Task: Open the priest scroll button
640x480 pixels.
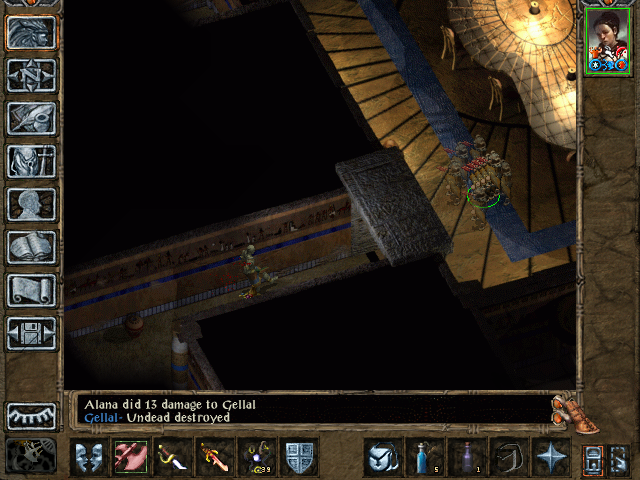Action: pyautogui.click(x=31, y=290)
